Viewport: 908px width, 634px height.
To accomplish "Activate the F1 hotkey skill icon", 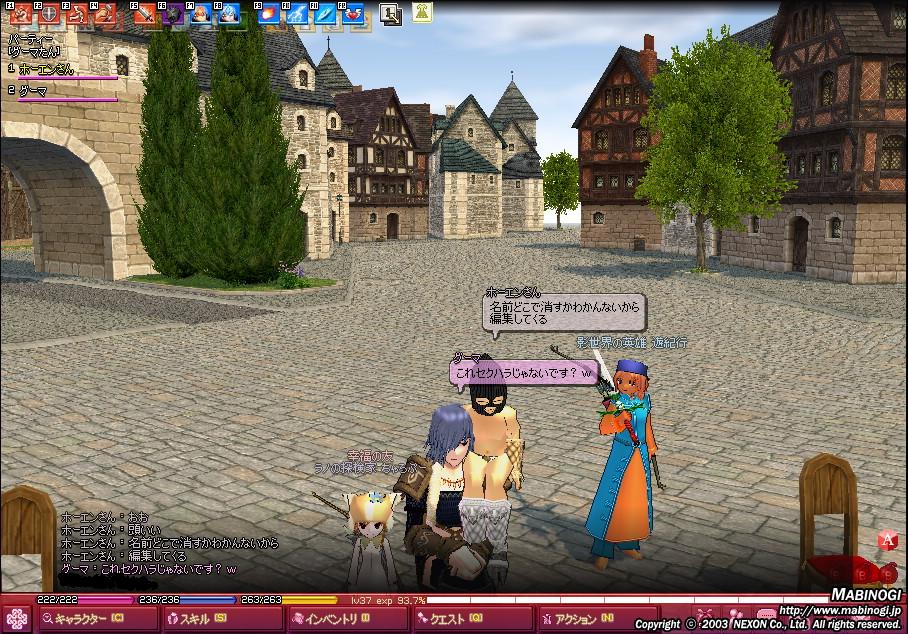I will tap(19, 14).
